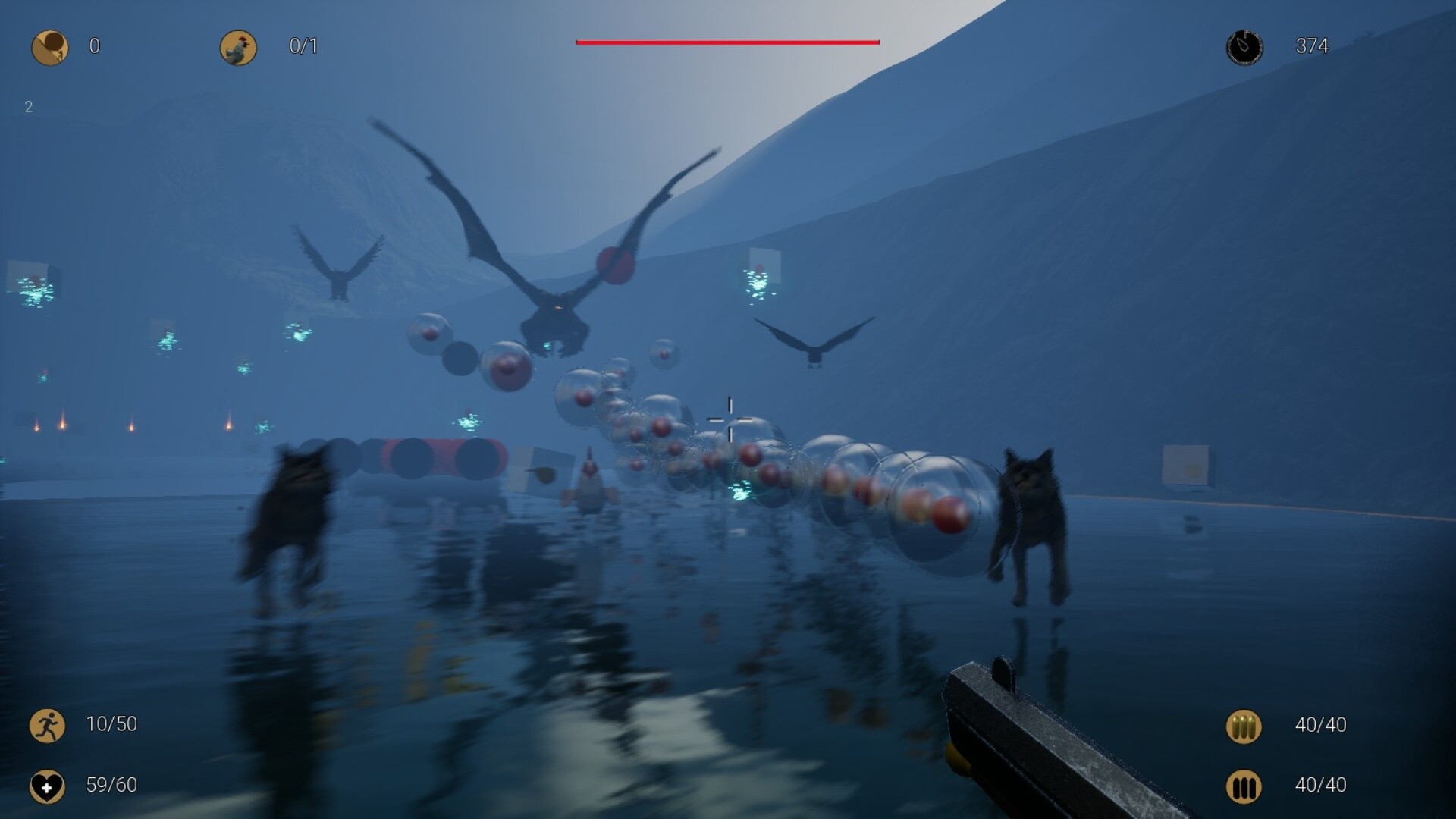The image size is (1456, 819).
Task: Click the running man stamina icon
Action: pyautogui.click(x=47, y=725)
